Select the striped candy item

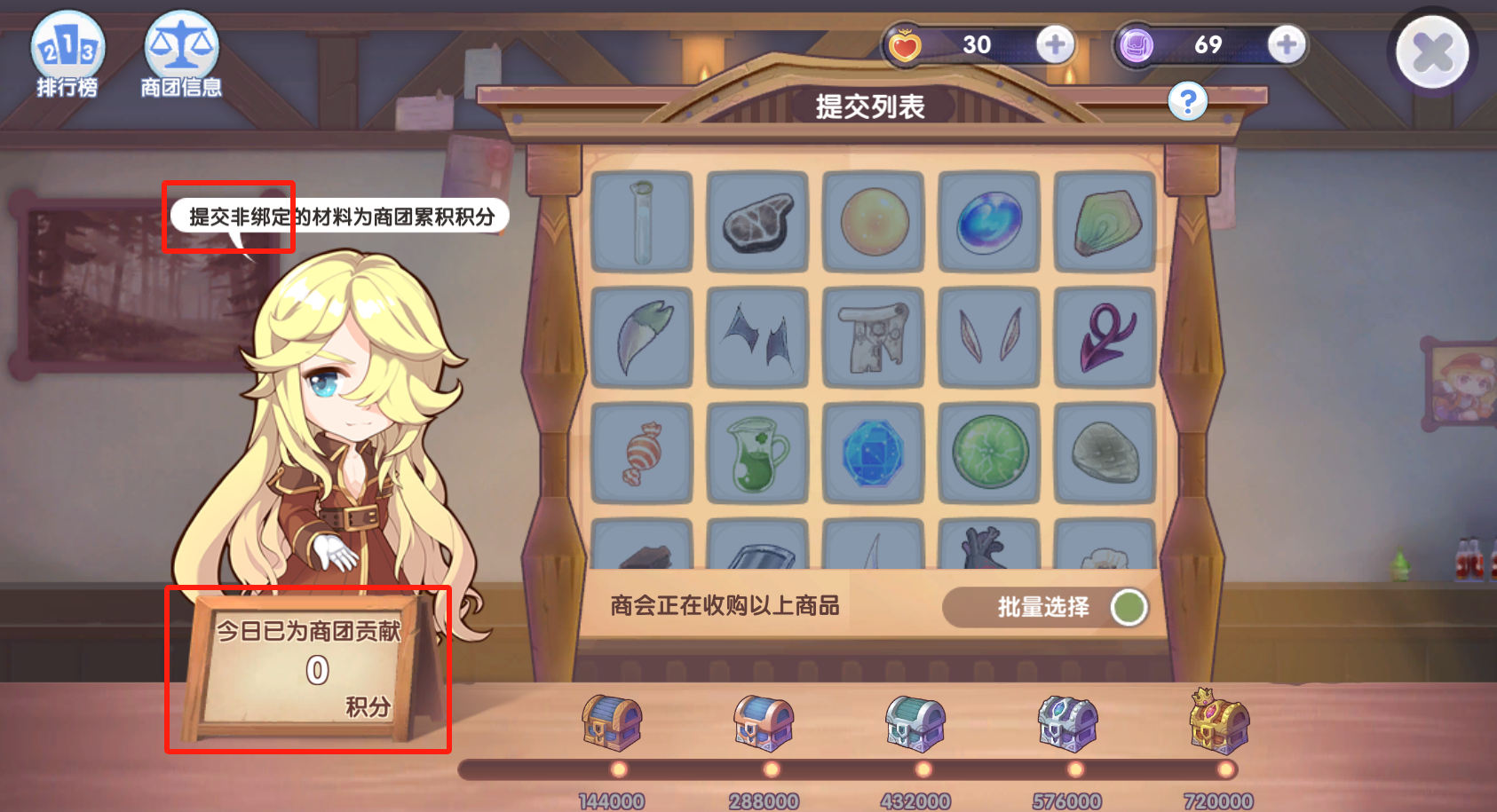click(641, 455)
